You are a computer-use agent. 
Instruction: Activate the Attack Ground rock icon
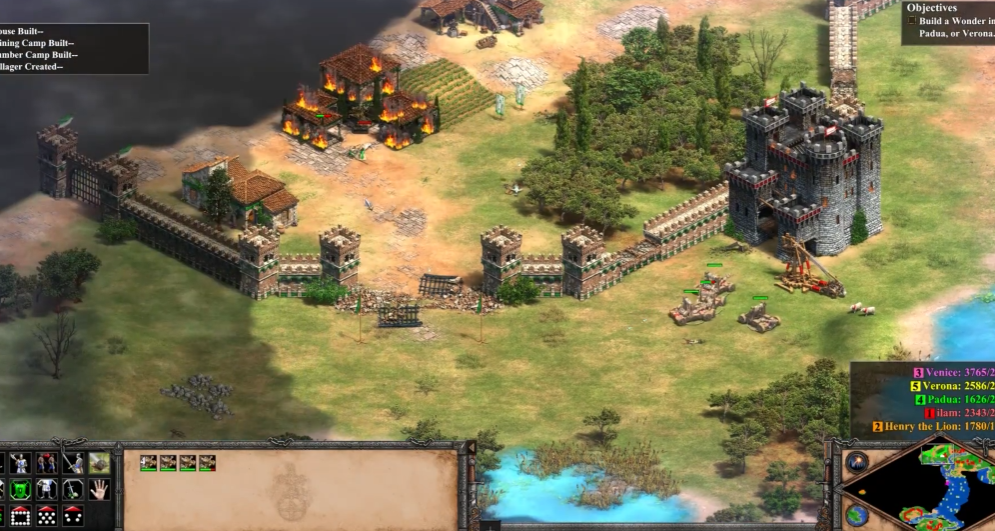point(99,463)
